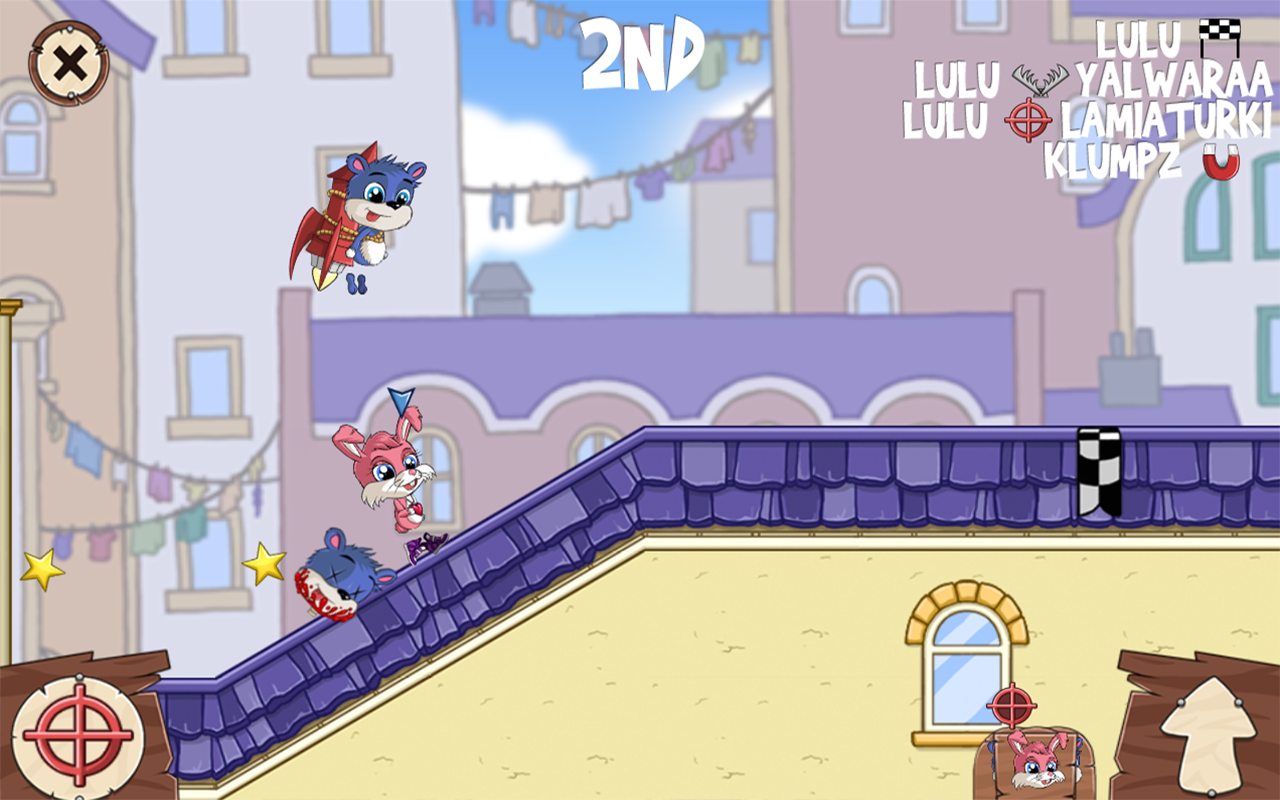Open the exit X button
The height and width of the screenshot is (800, 1280).
click(x=68, y=62)
